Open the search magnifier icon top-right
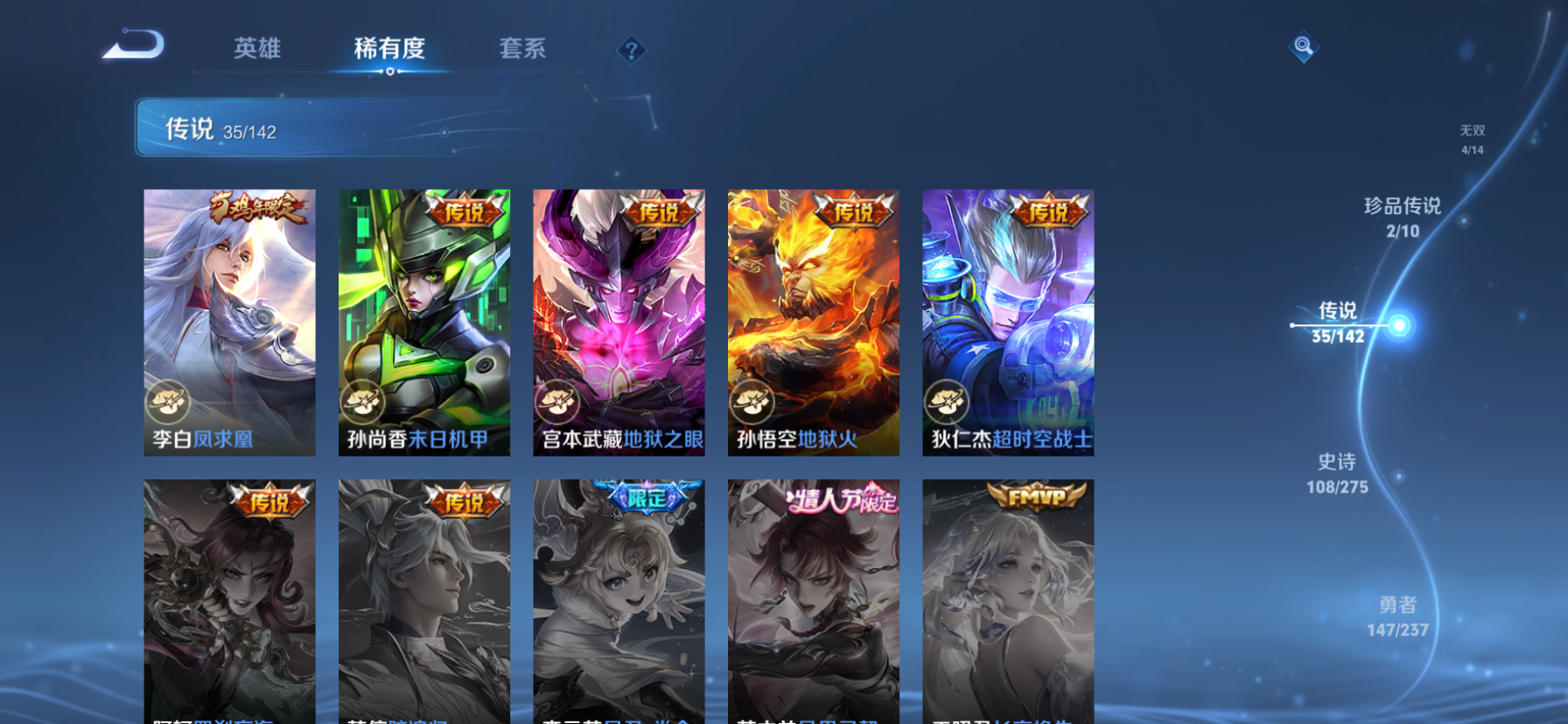Screen dimensions: 1568x724 pyautogui.click(x=1302, y=46)
